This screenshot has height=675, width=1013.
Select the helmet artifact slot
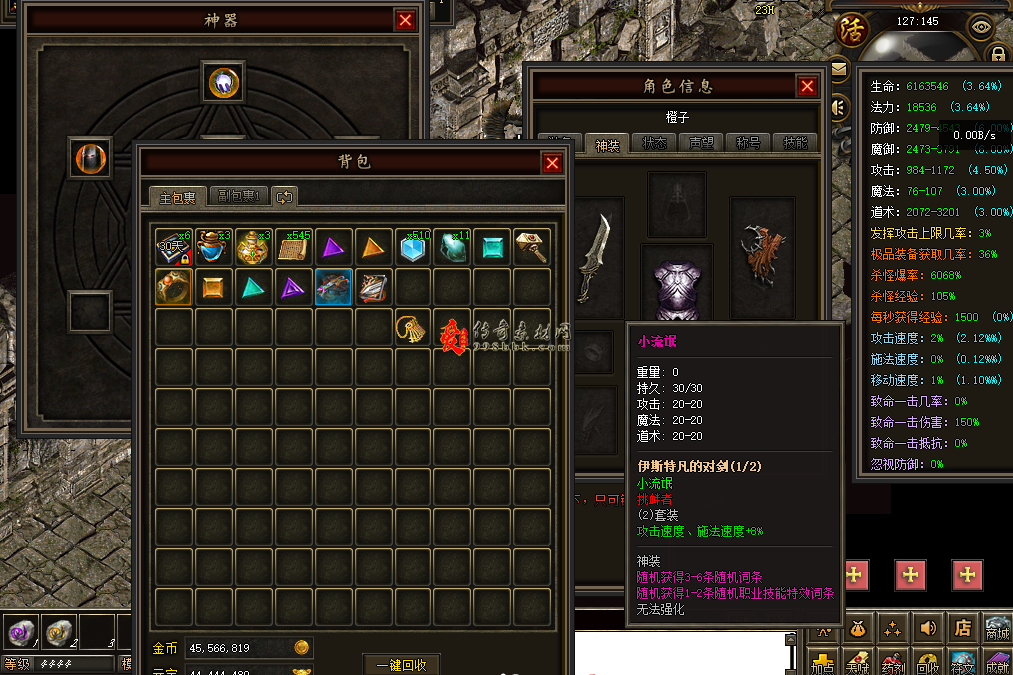tap(89, 157)
